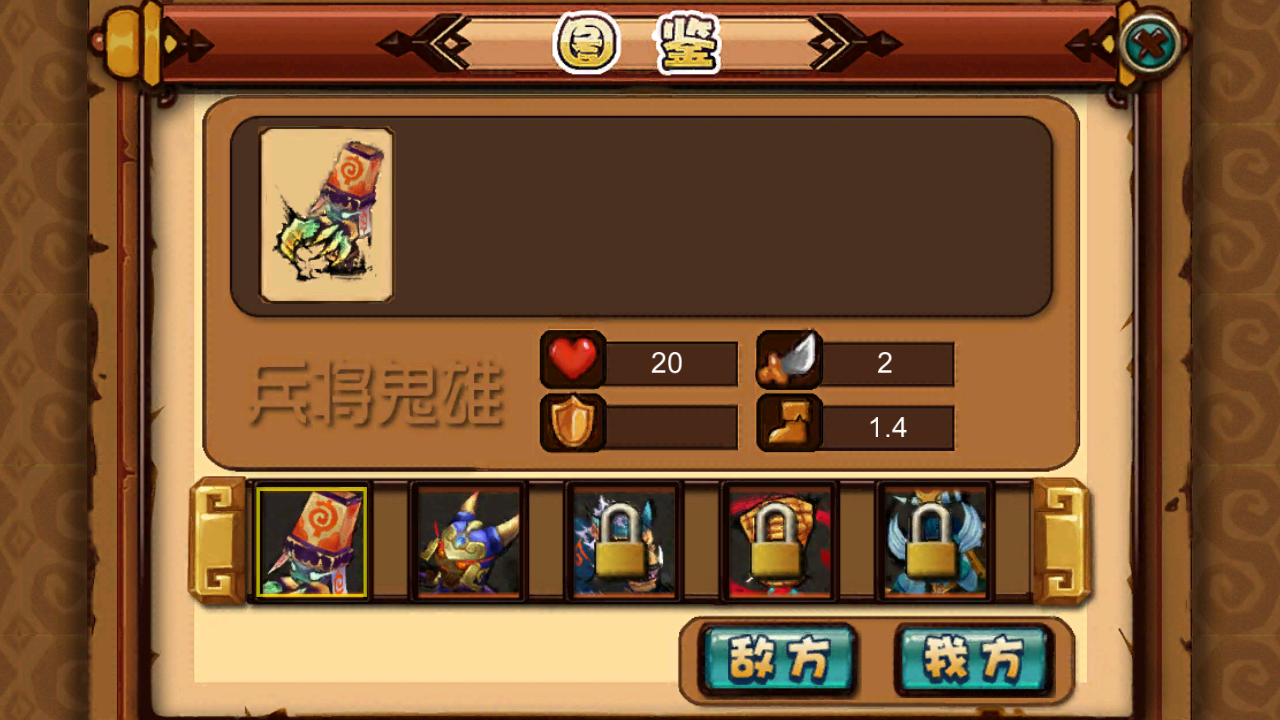Click the right golden scroll ornament of the carousel
This screenshot has height=720, width=1280.
(1062, 540)
